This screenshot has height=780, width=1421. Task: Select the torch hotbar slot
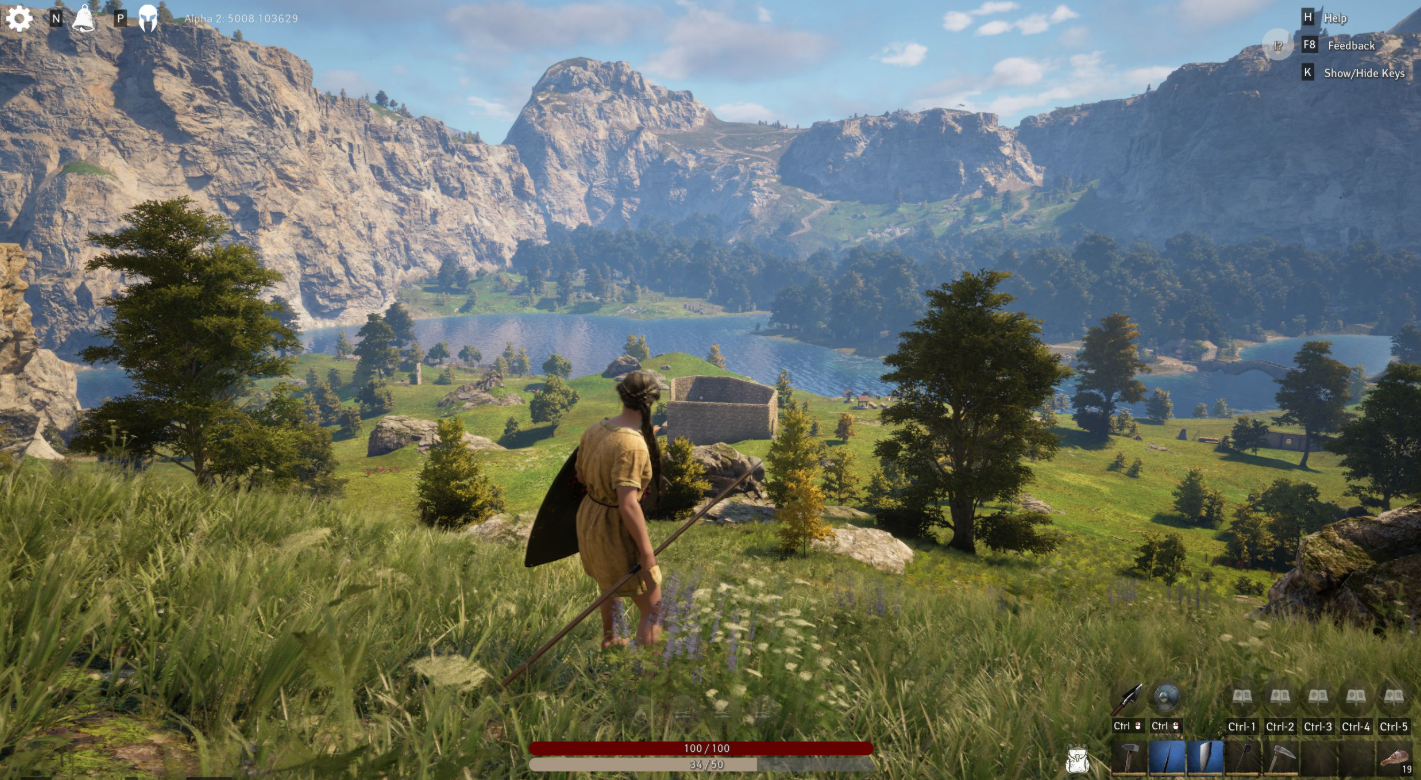point(1243,757)
